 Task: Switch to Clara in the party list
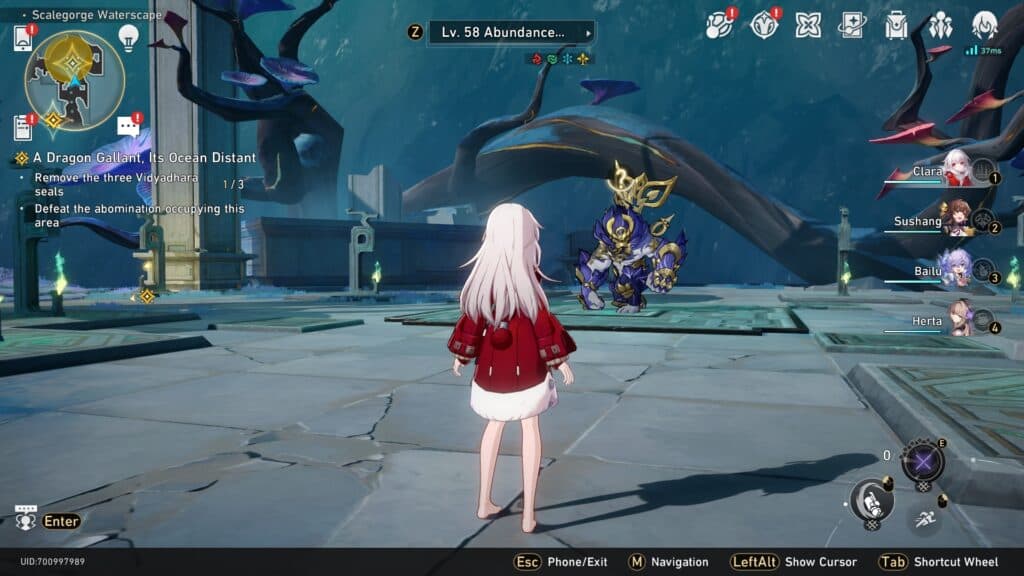point(956,171)
